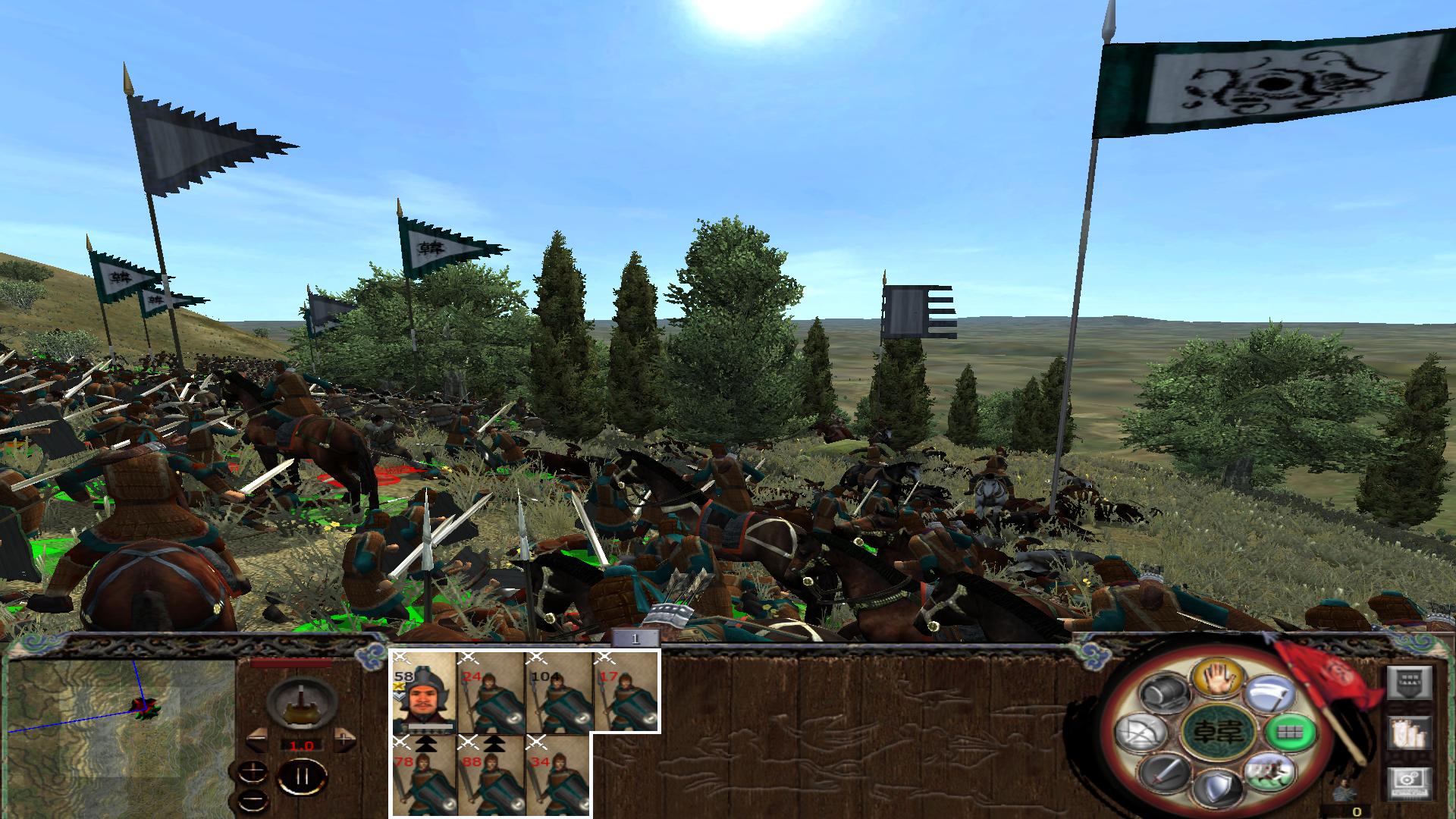Toggle unit banners with the top-right shield button
Viewport: 1456px width, 819px height.
click(x=1410, y=682)
